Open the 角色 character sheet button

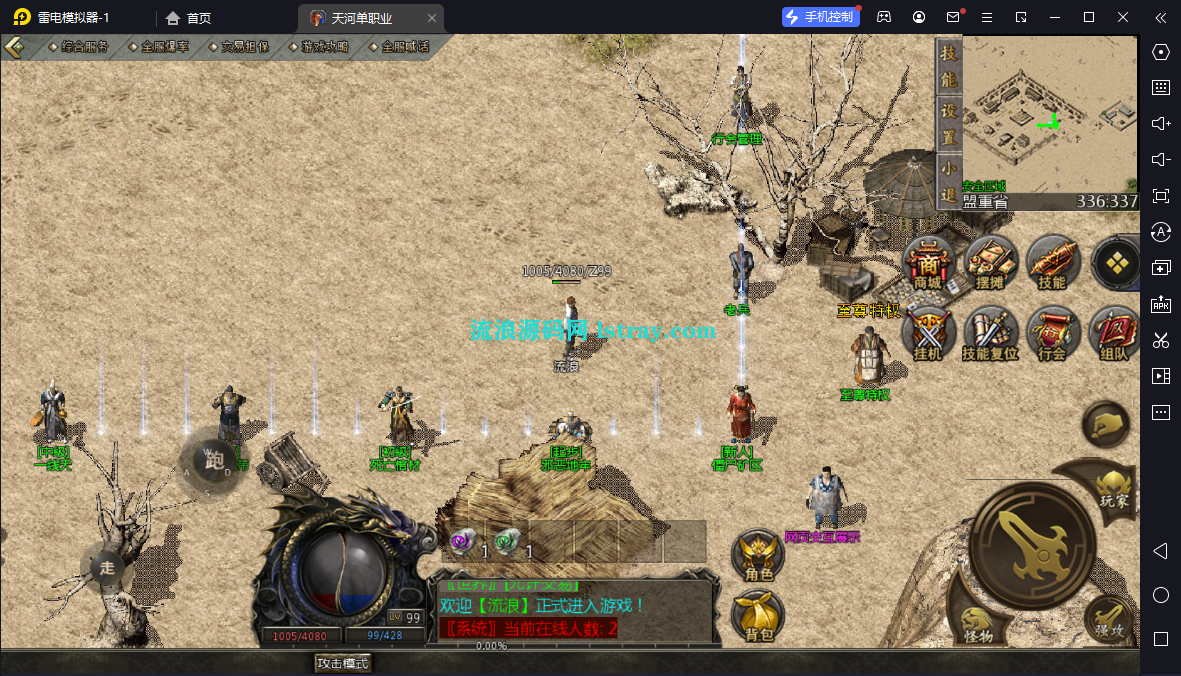(756, 557)
